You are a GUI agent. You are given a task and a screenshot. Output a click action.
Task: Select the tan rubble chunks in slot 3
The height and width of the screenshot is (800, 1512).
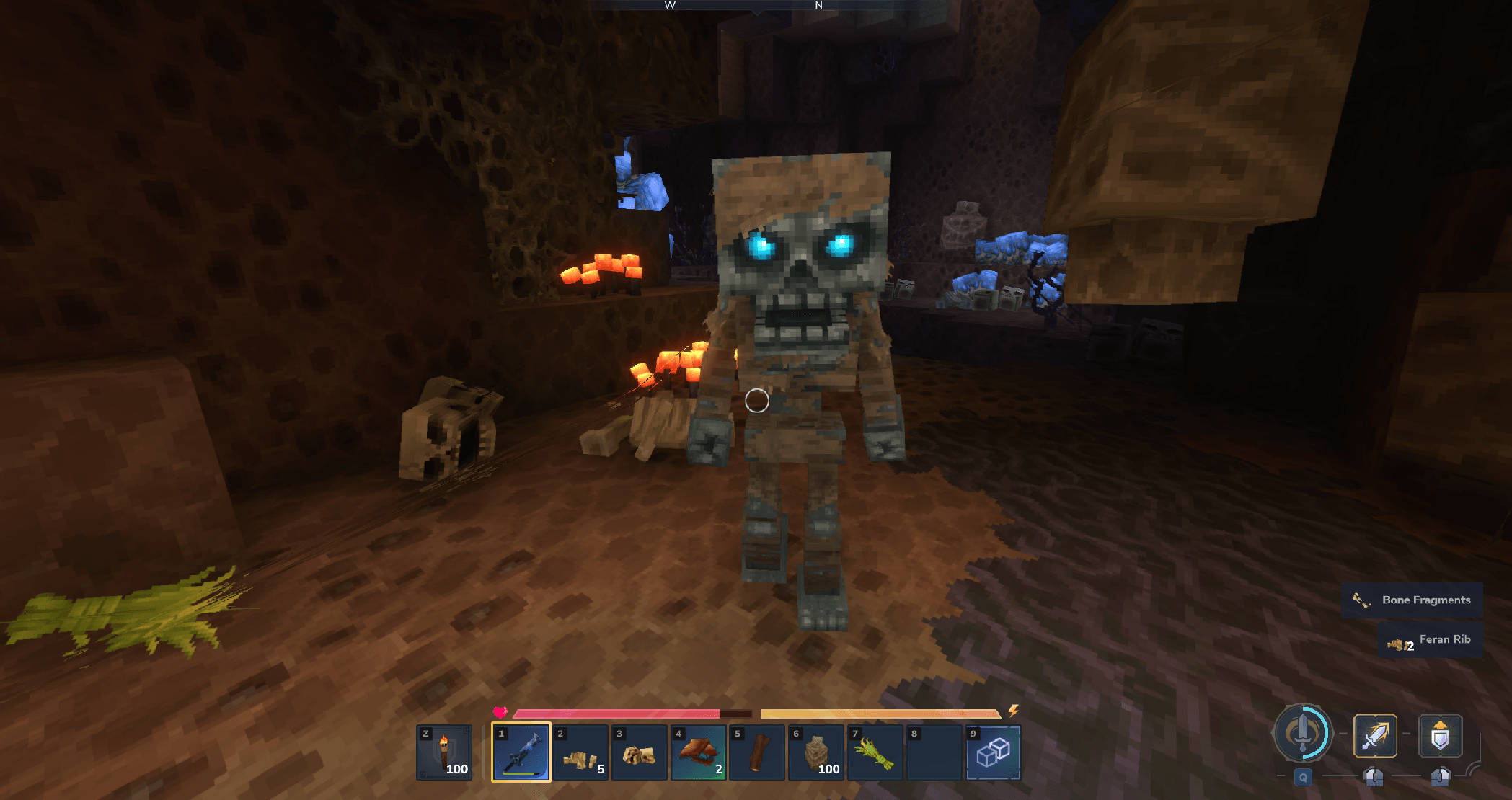(x=639, y=752)
